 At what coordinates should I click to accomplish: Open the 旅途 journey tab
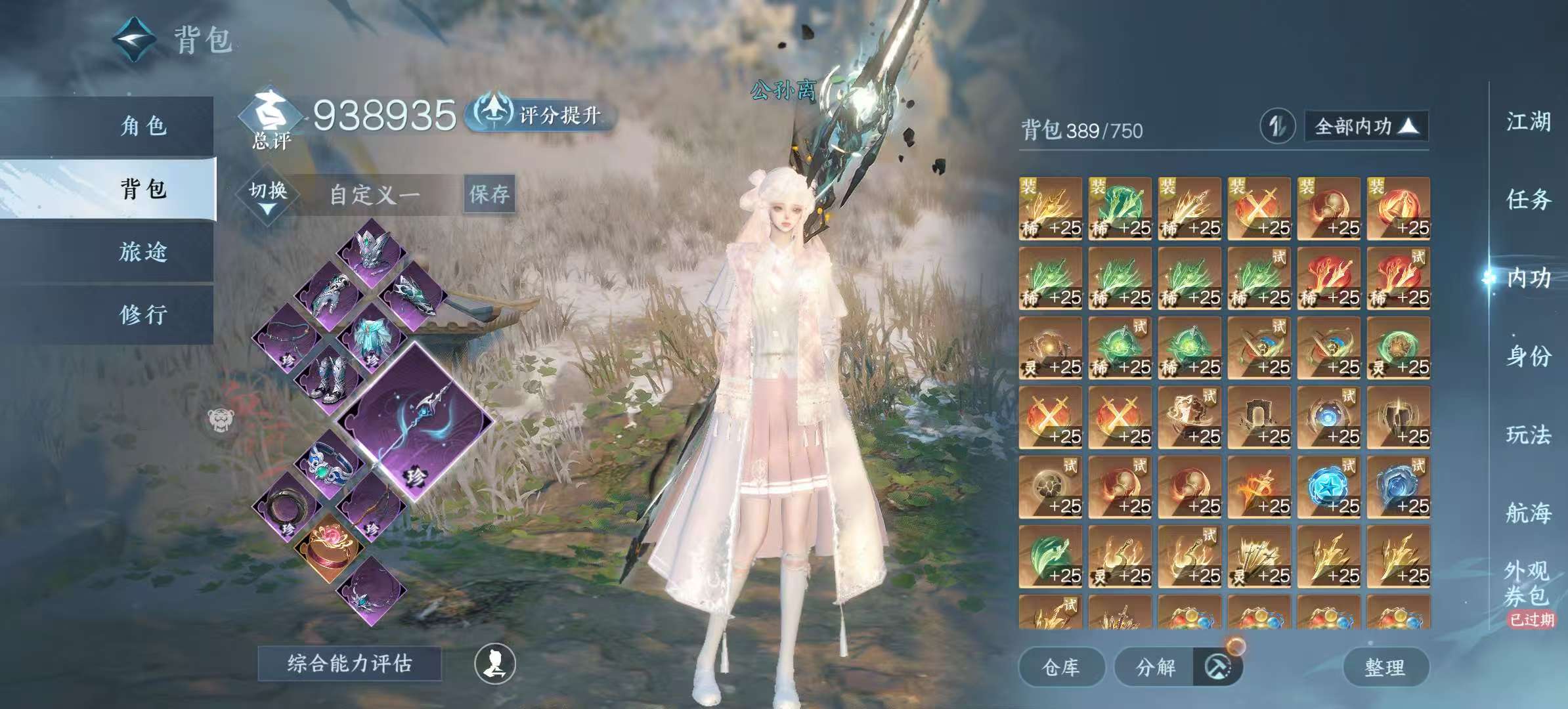[143, 252]
